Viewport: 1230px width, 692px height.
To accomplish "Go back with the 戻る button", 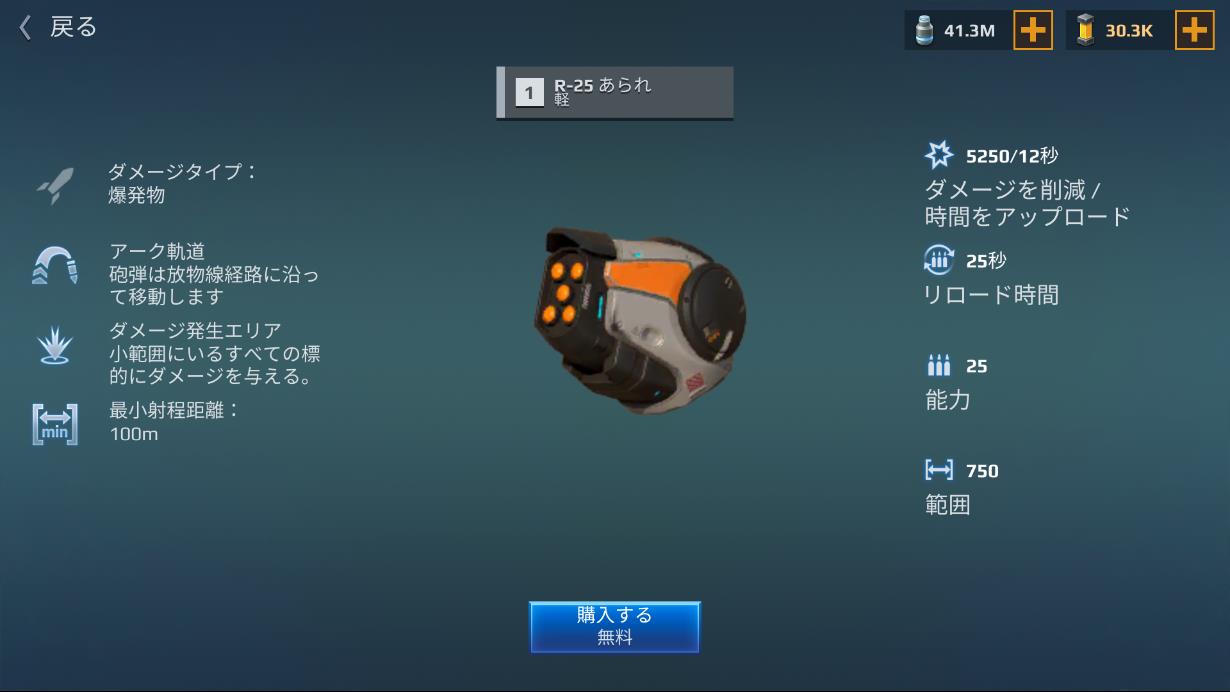I will coord(58,27).
